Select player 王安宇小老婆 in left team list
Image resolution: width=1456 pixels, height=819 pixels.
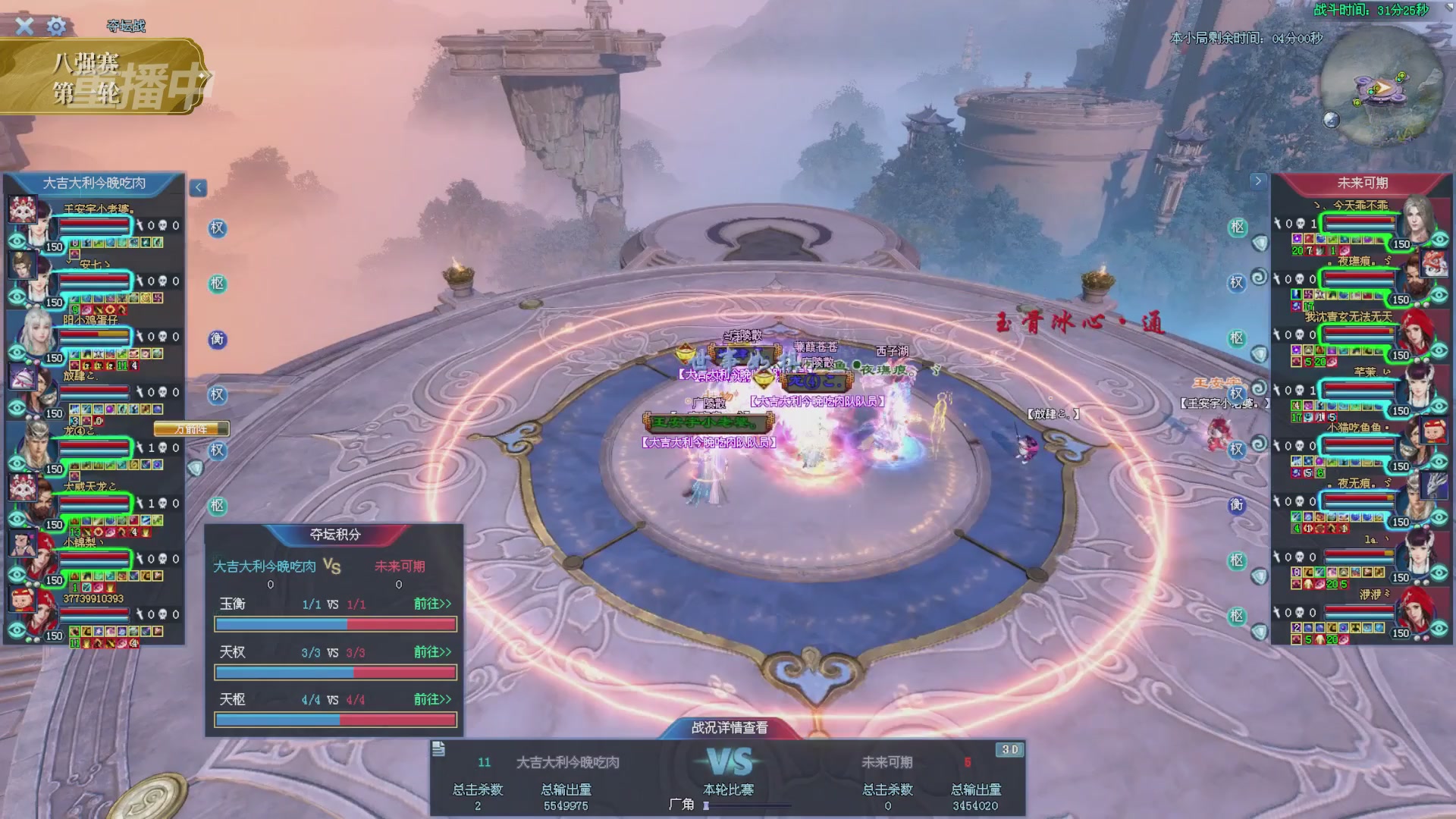95,225
